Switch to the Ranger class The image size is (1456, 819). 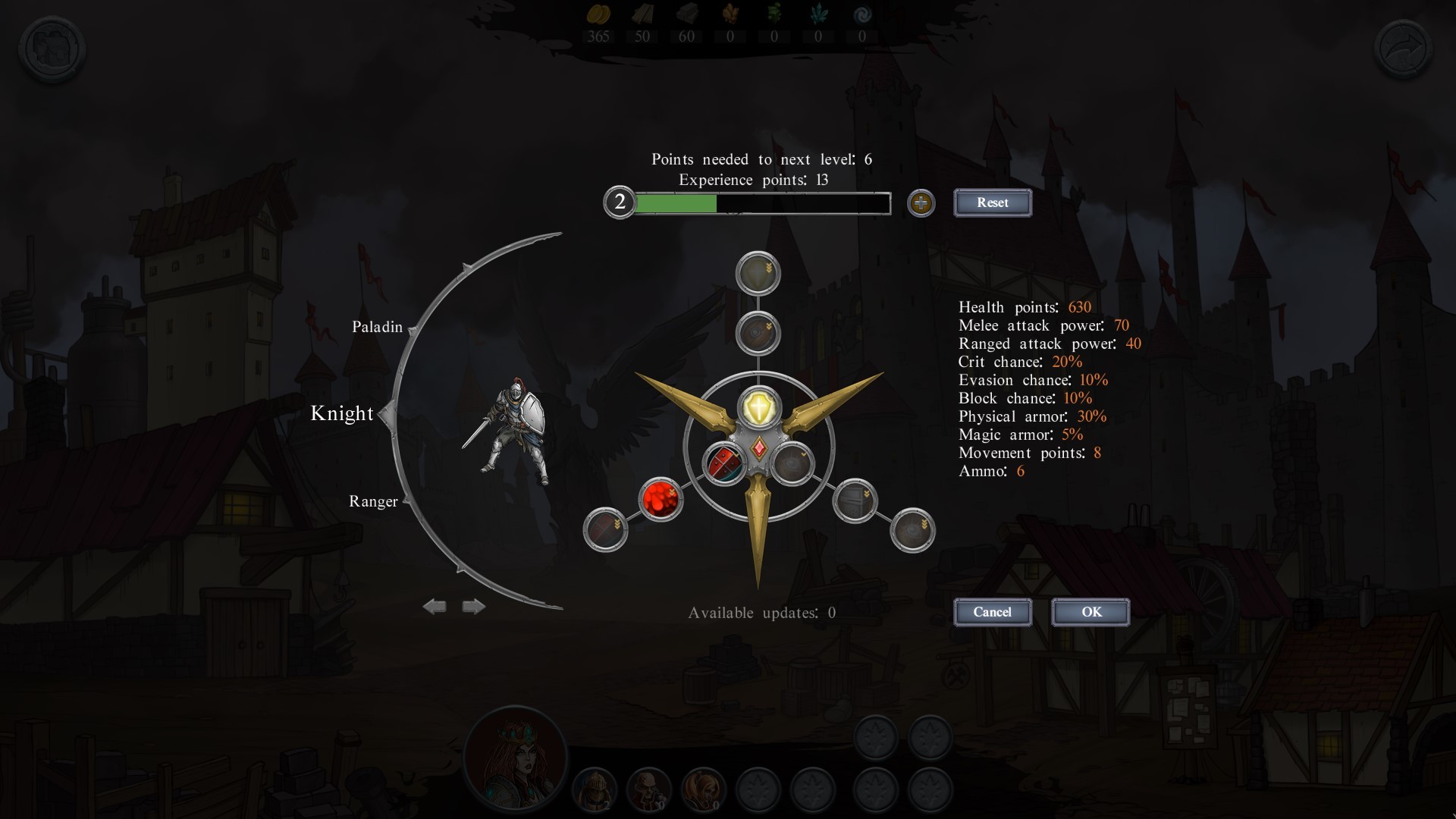click(x=373, y=501)
